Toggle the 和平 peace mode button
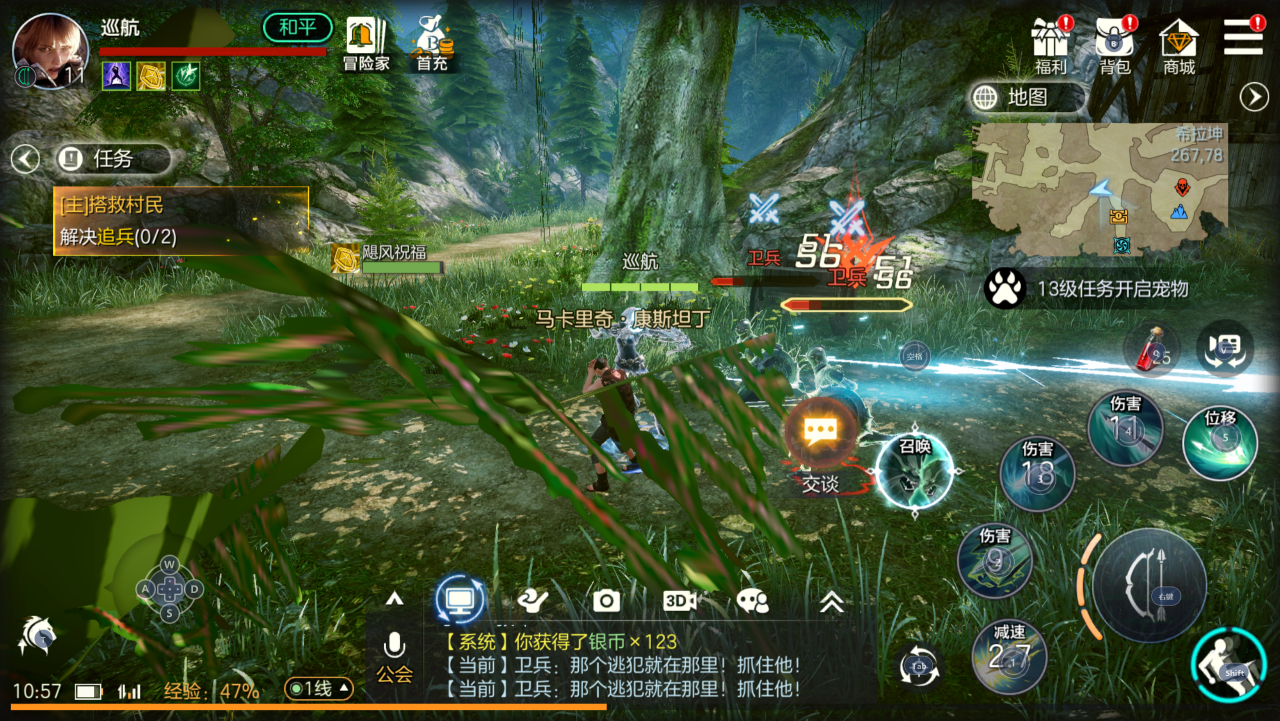The height and width of the screenshot is (721, 1280). pyautogui.click(x=297, y=27)
